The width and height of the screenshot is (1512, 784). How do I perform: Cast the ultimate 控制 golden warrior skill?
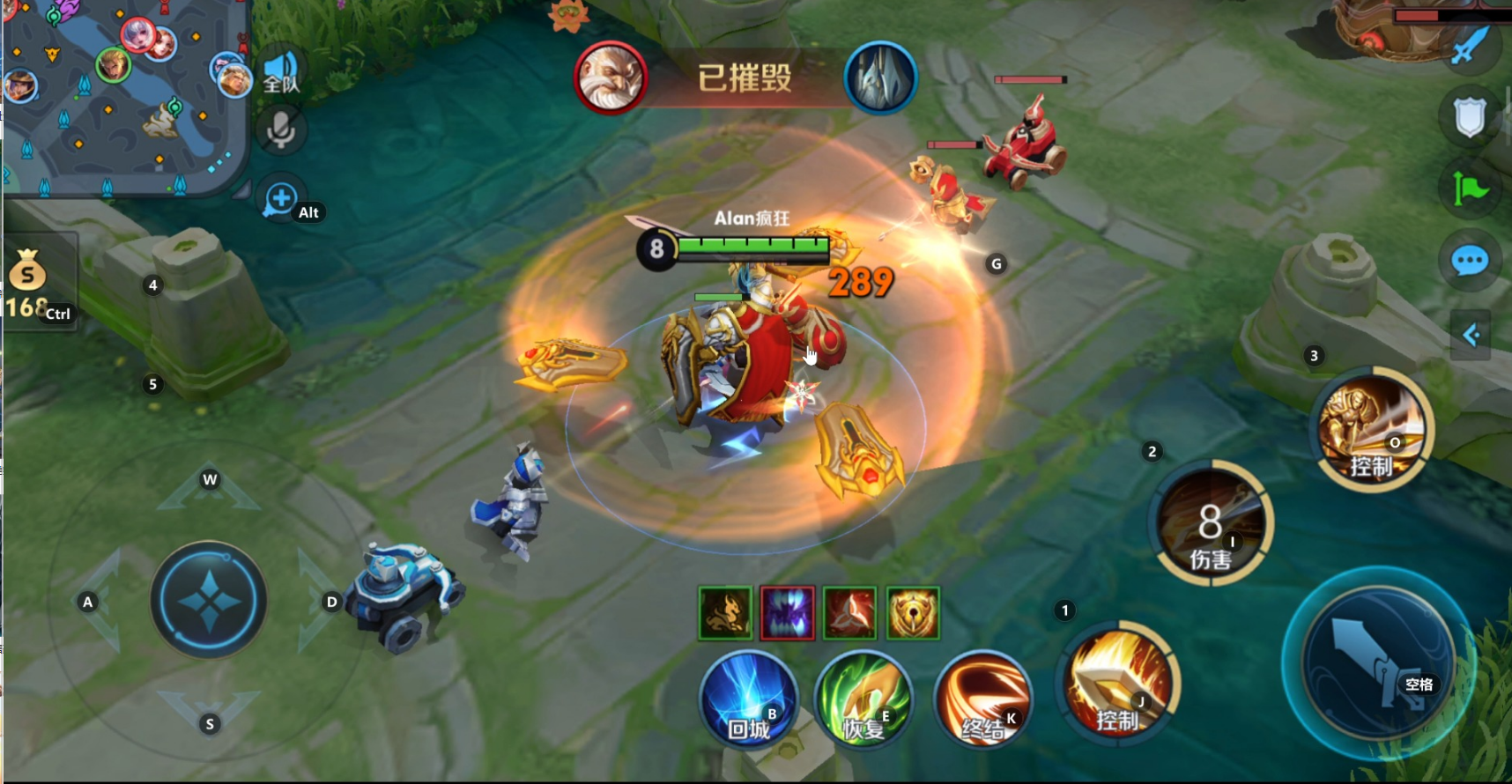tap(1371, 429)
